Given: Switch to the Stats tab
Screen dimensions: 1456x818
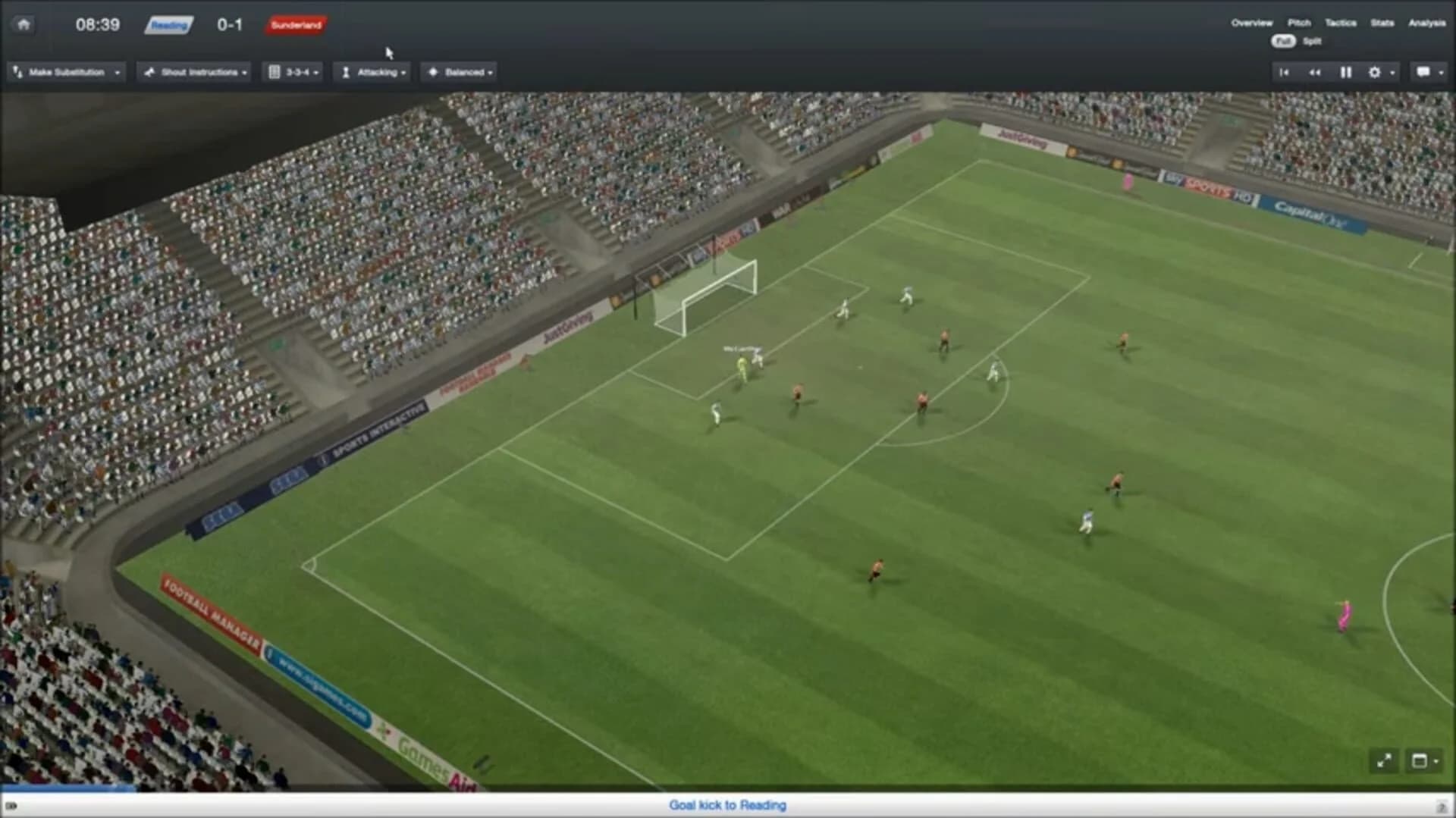Looking at the screenshot, I should click(1382, 24).
